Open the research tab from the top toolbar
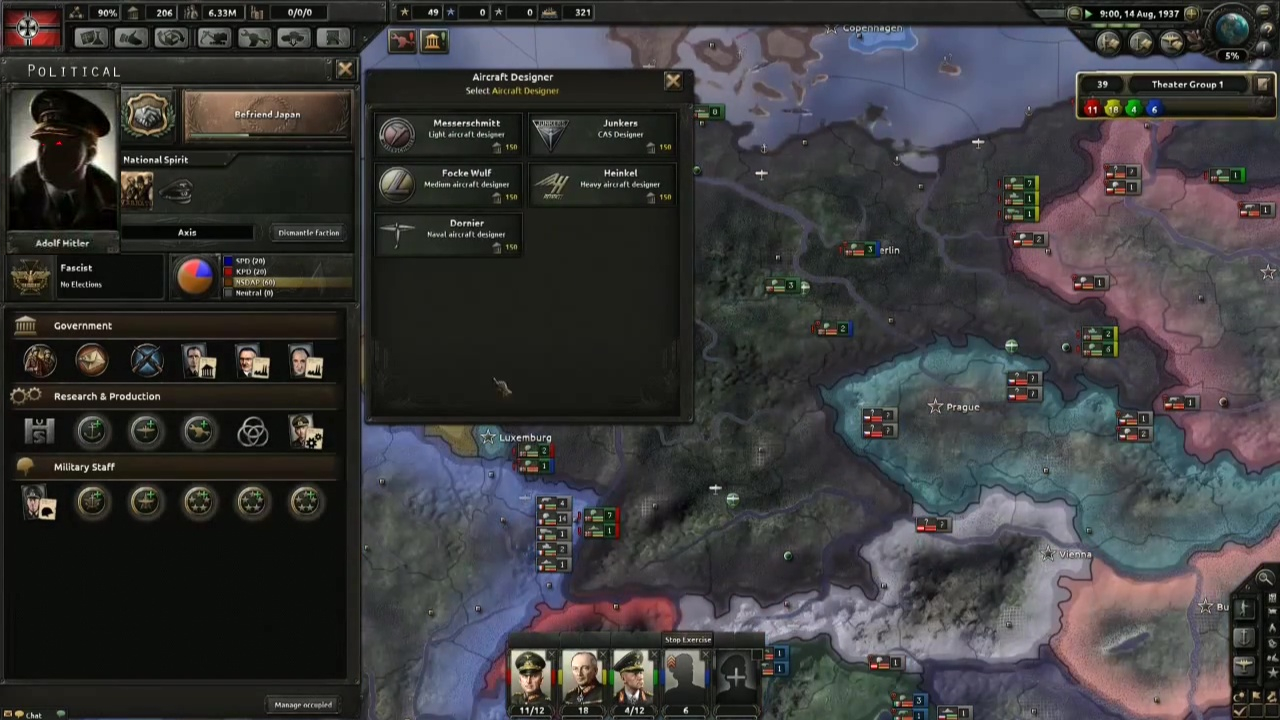This screenshot has width=1280, height=720. coord(90,37)
